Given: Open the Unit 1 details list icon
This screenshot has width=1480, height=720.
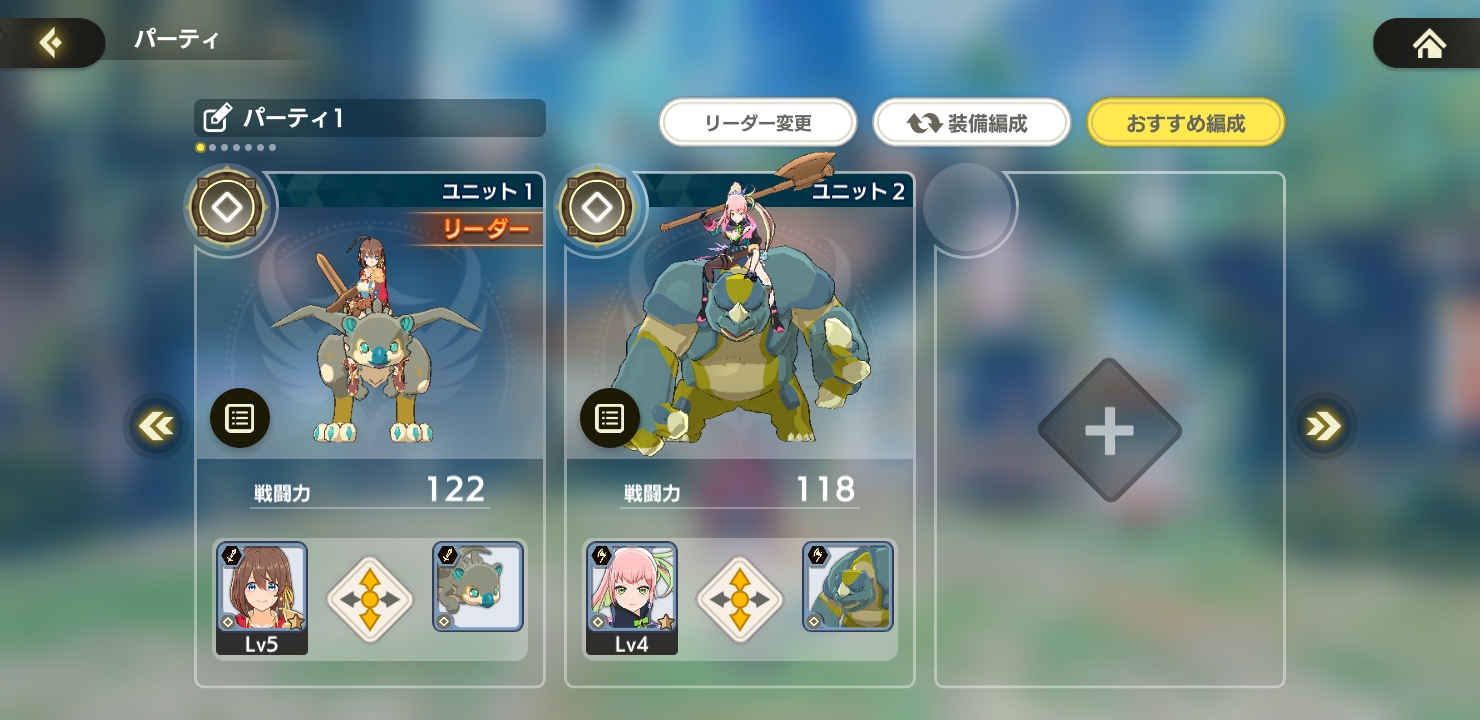Looking at the screenshot, I should [x=240, y=418].
